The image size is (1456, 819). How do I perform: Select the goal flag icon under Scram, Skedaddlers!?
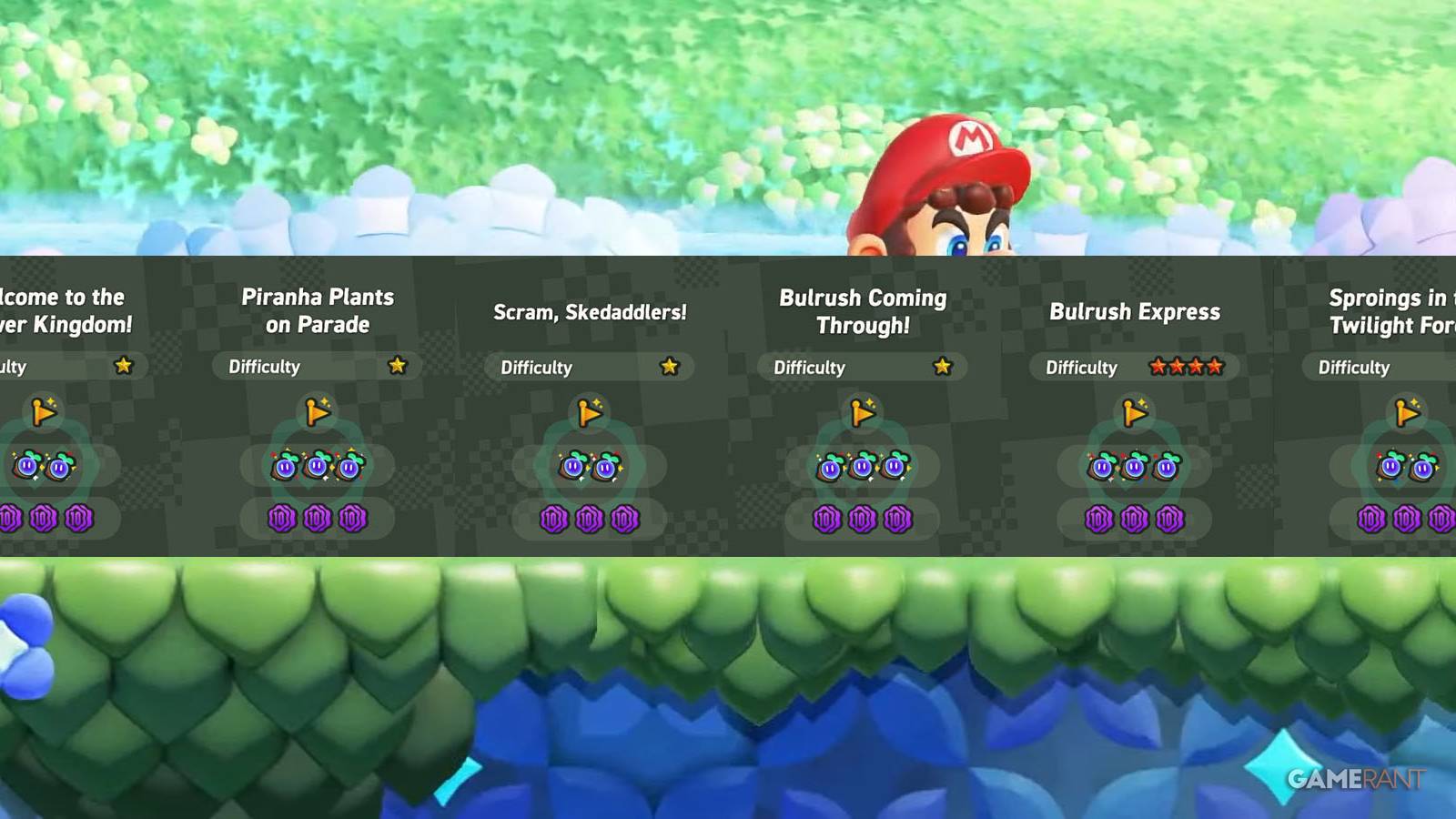tap(589, 413)
